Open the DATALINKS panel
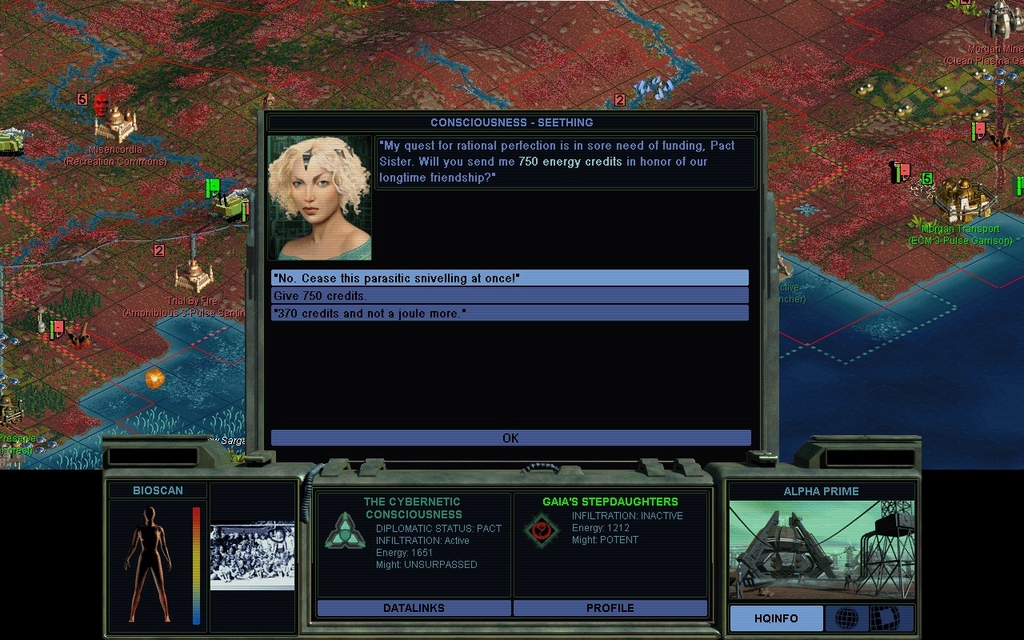The image size is (1024, 640). 414,608
